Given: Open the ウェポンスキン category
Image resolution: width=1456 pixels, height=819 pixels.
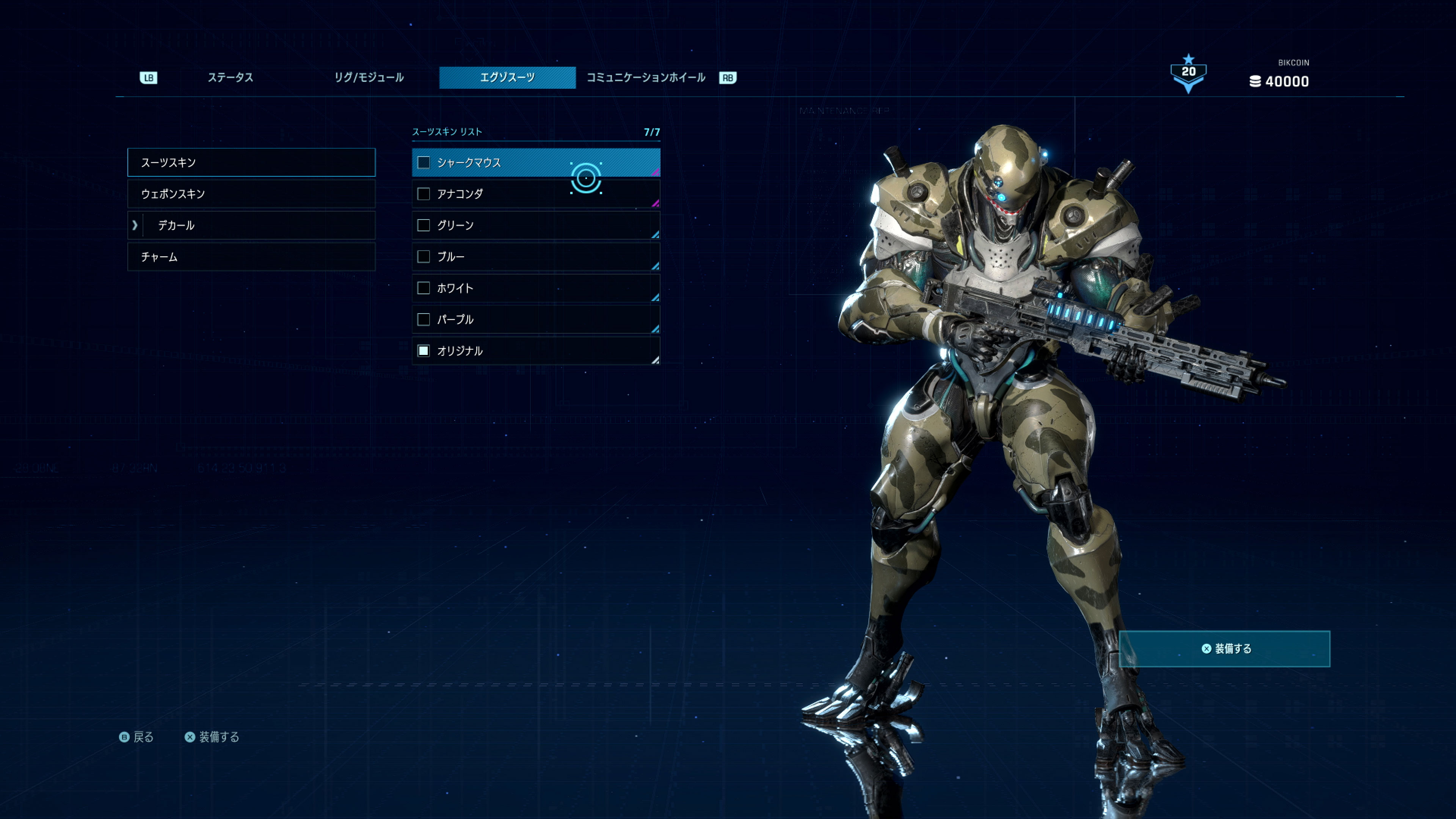Looking at the screenshot, I should 251,194.
